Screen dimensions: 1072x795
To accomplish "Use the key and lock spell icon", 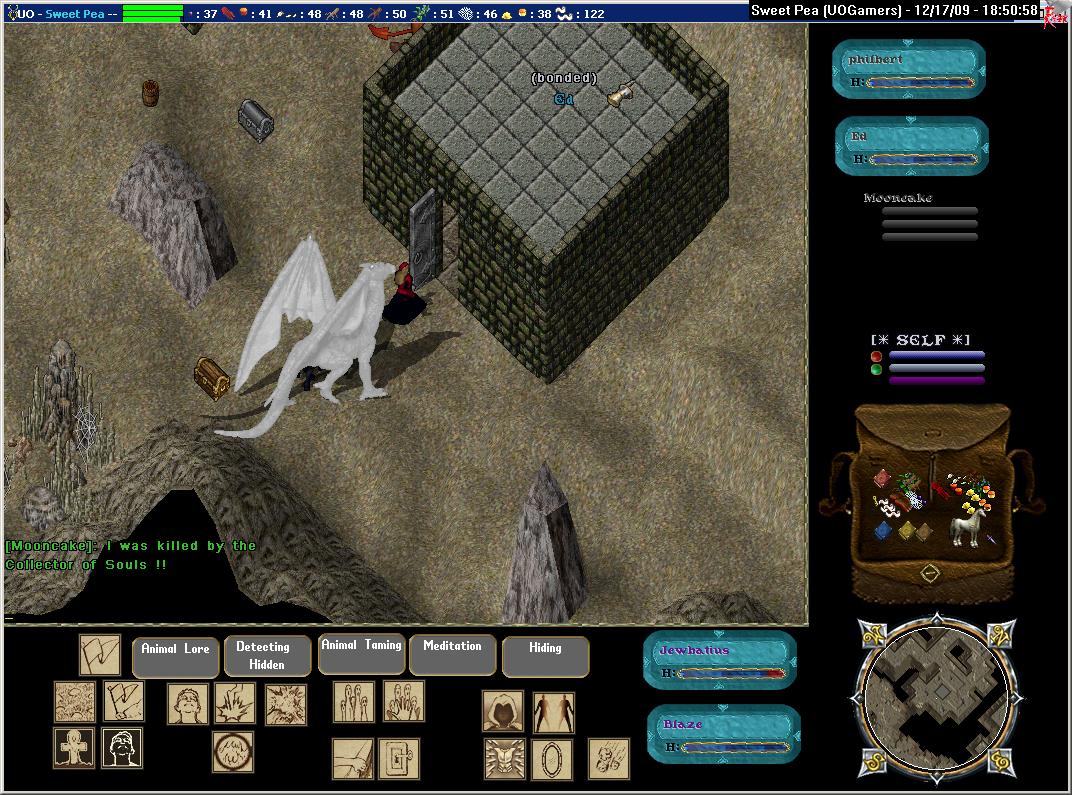I will point(399,759).
